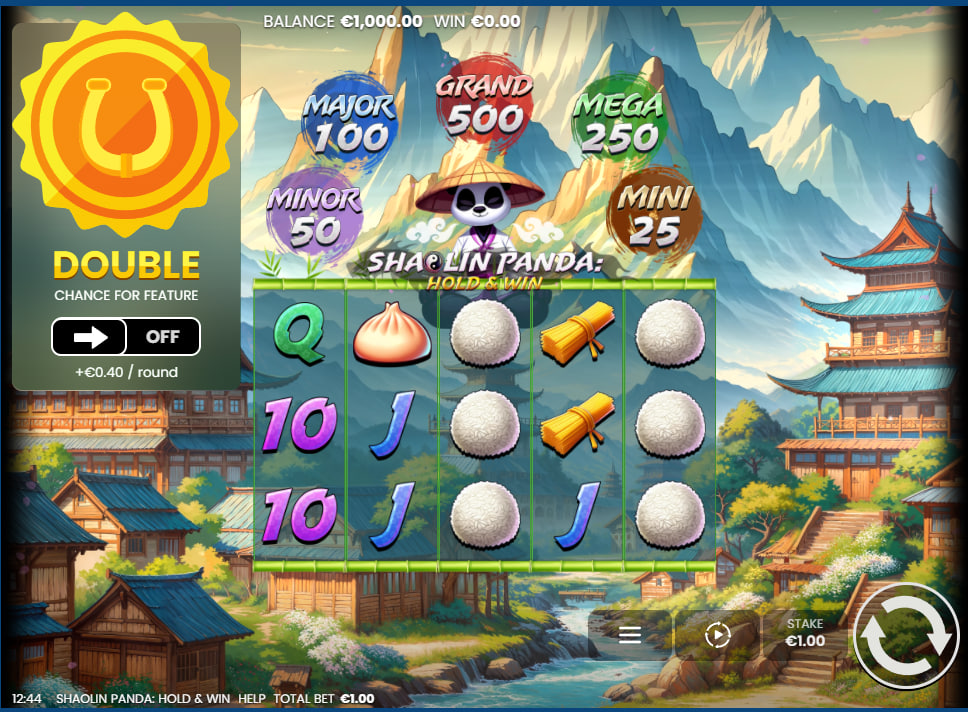Toggle the Double Chance for Feature switch
Viewport: 968px width, 712px height.
[126, 337]
